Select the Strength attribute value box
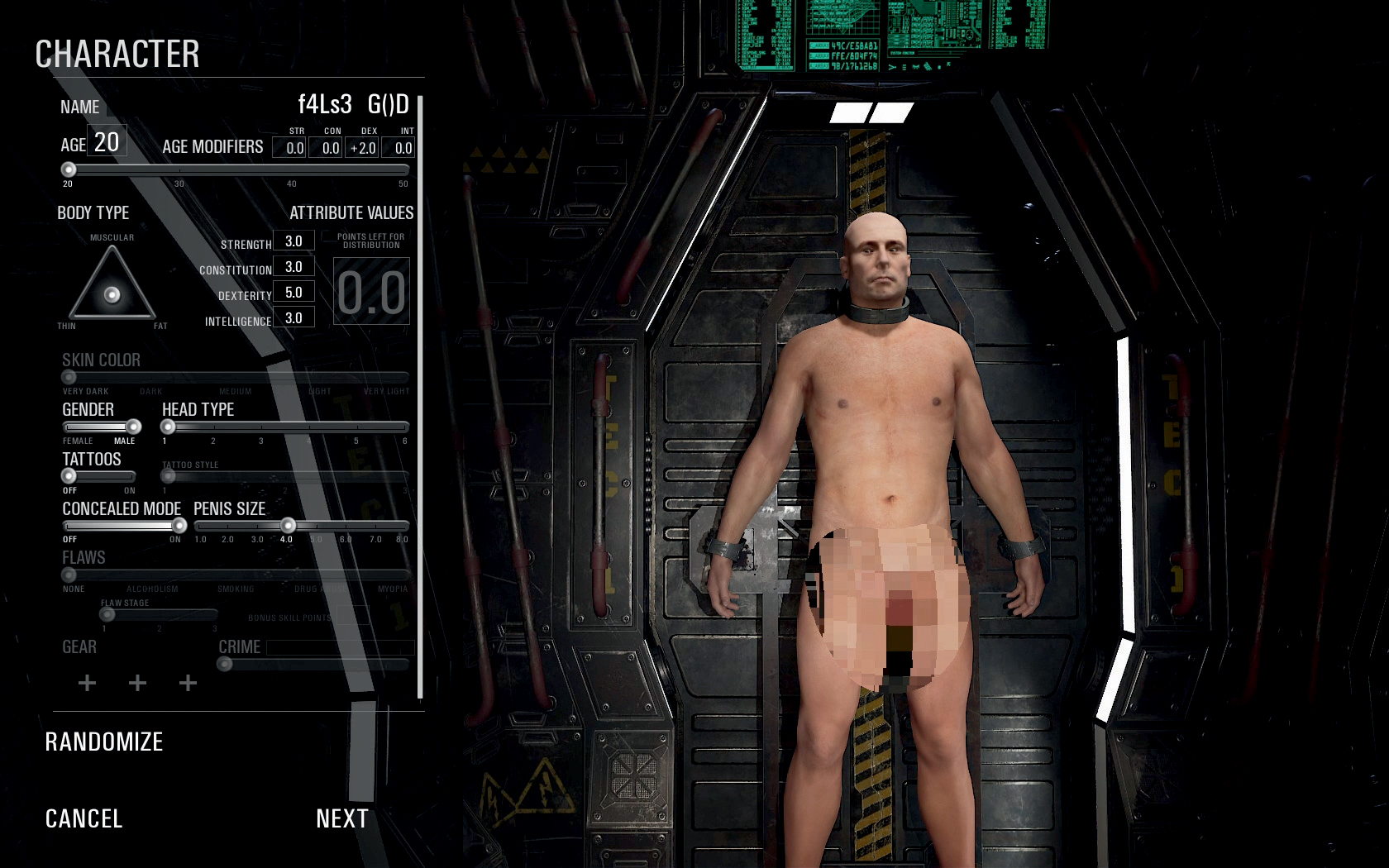This screenshot has width=1389, height=868. pyautogui.click(x=294, y=241)
